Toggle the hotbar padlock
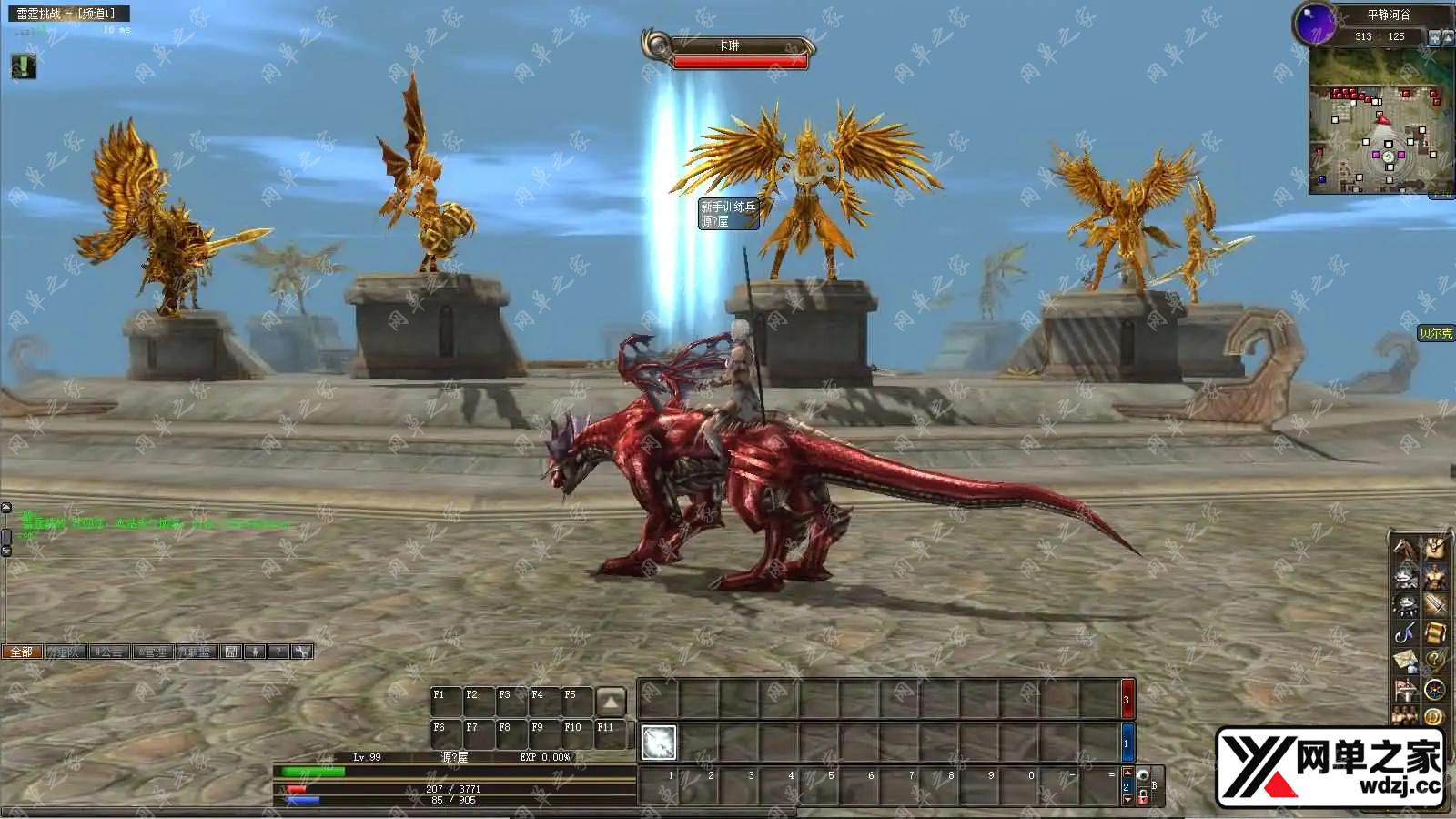Screen dimensions: 1456x819 (1143, 796)
